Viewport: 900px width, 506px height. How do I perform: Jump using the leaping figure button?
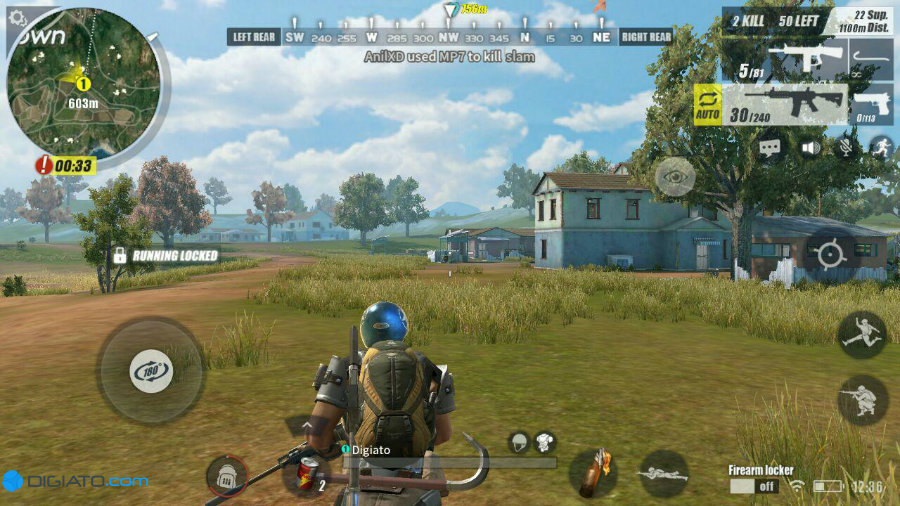pyautogui.click(x=861, y=335)
